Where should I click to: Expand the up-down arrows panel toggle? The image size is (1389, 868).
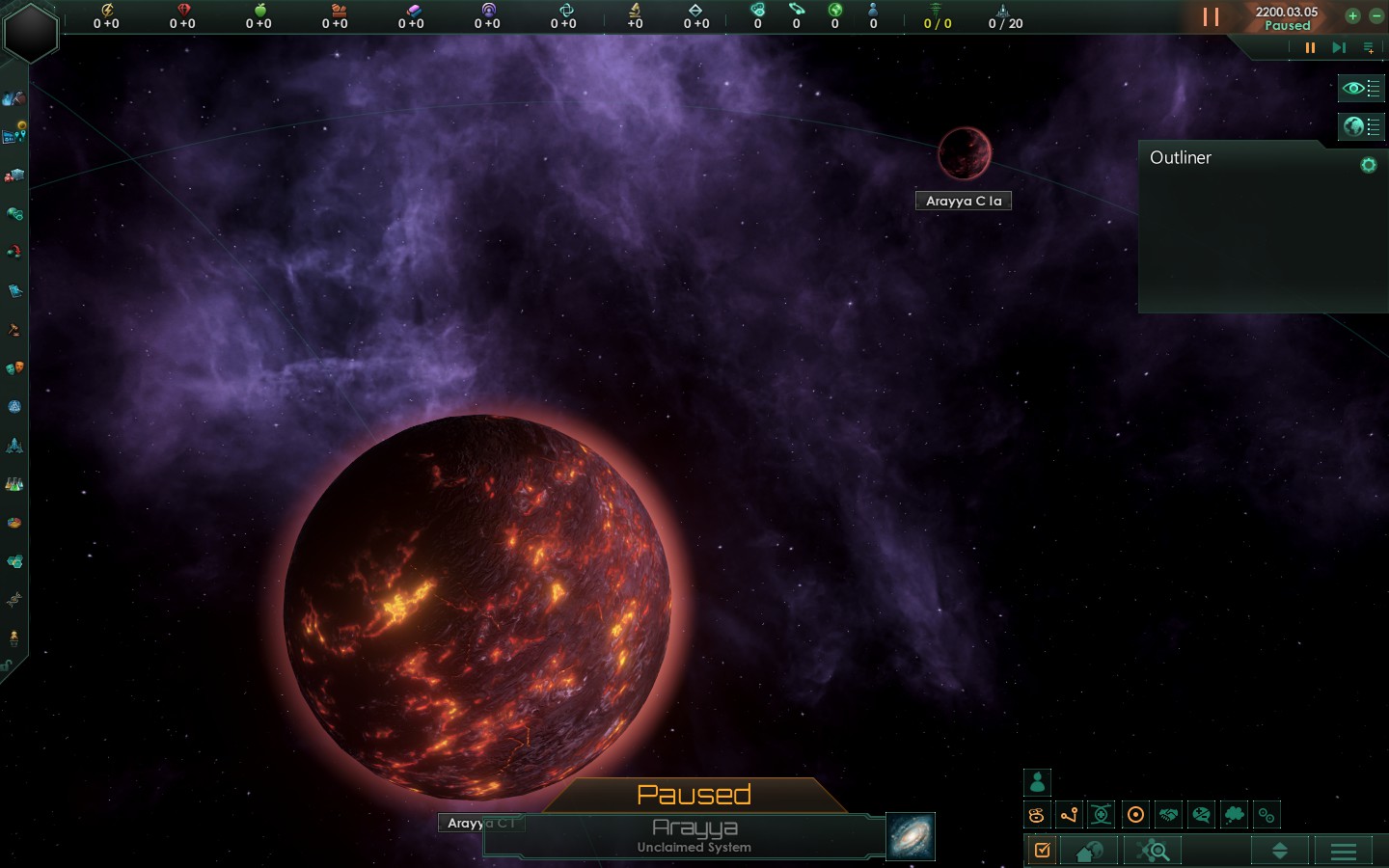1280,851
